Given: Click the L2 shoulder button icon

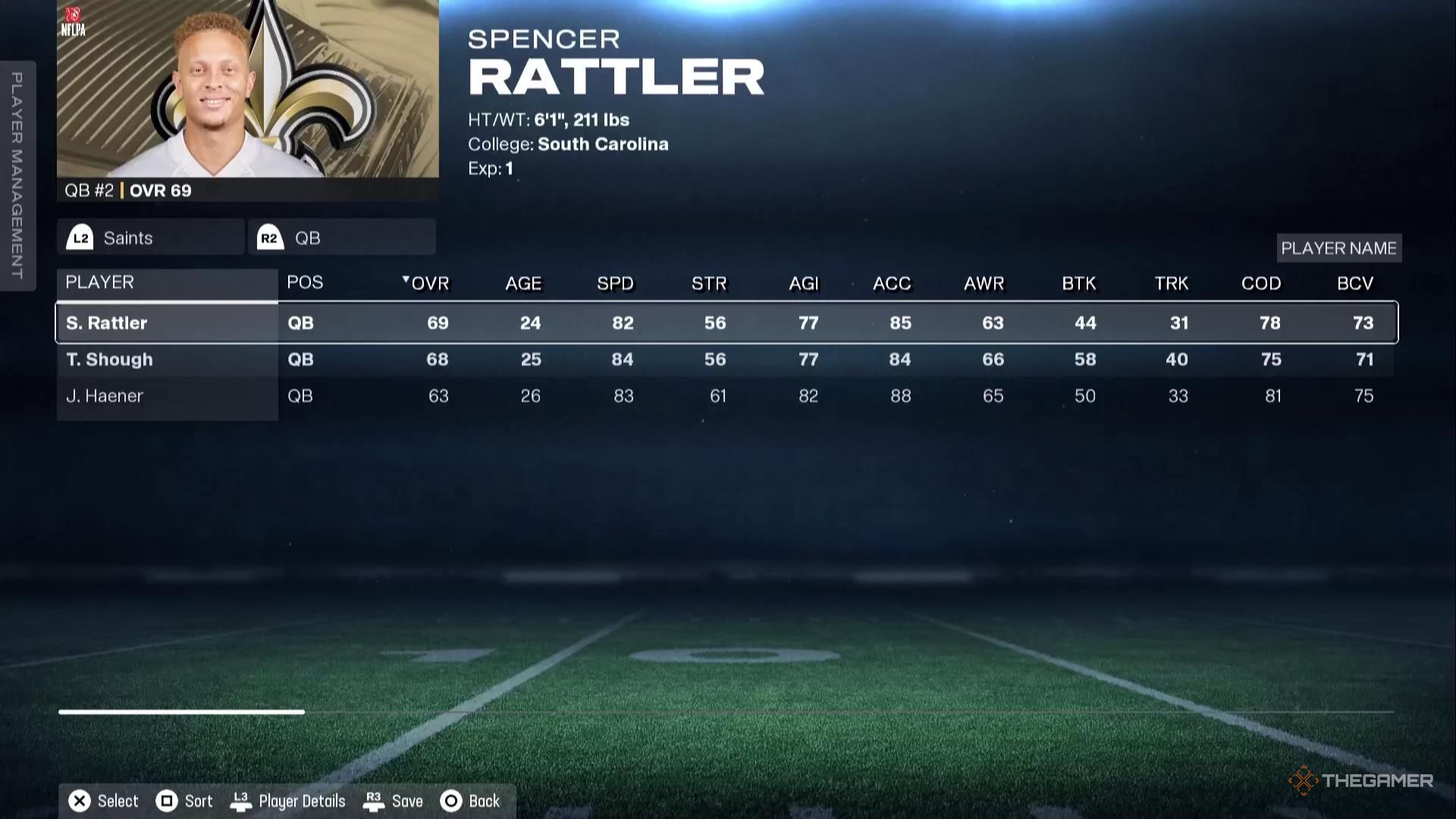Looking at the screenshot, I should coord(80,237).
